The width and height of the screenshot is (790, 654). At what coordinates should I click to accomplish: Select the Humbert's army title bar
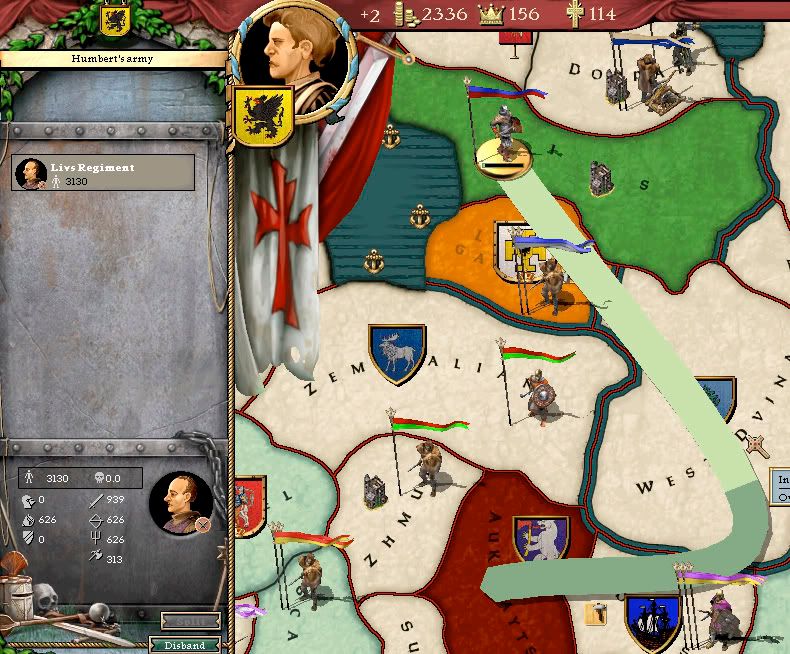point(112,59)
